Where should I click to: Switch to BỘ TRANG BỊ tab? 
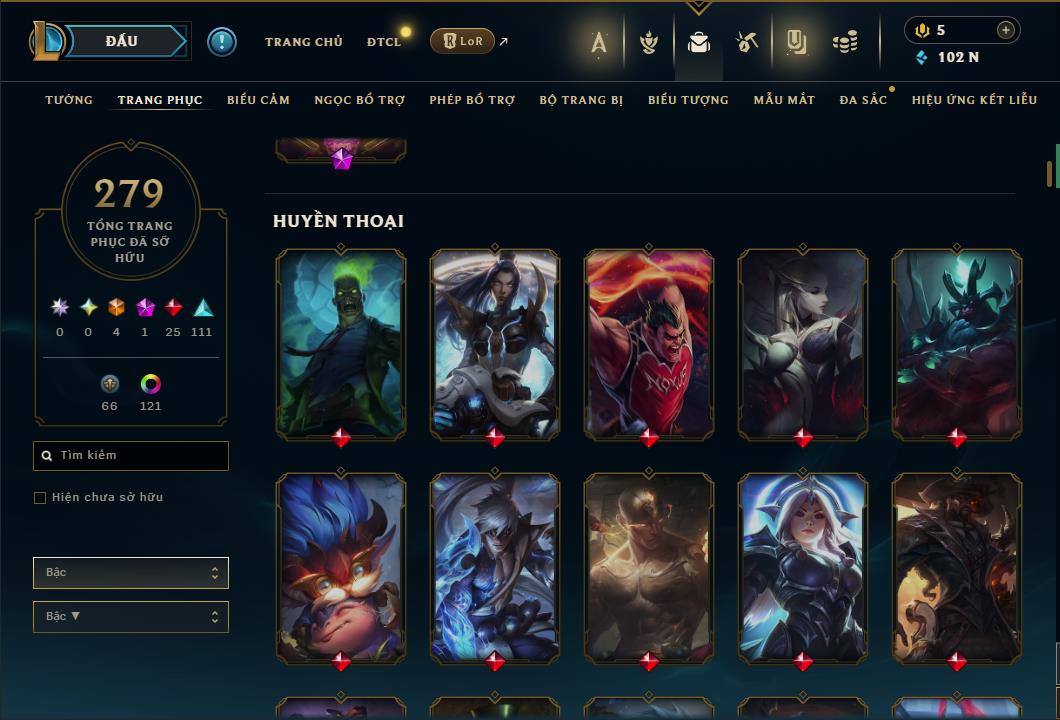coord(581,100)
